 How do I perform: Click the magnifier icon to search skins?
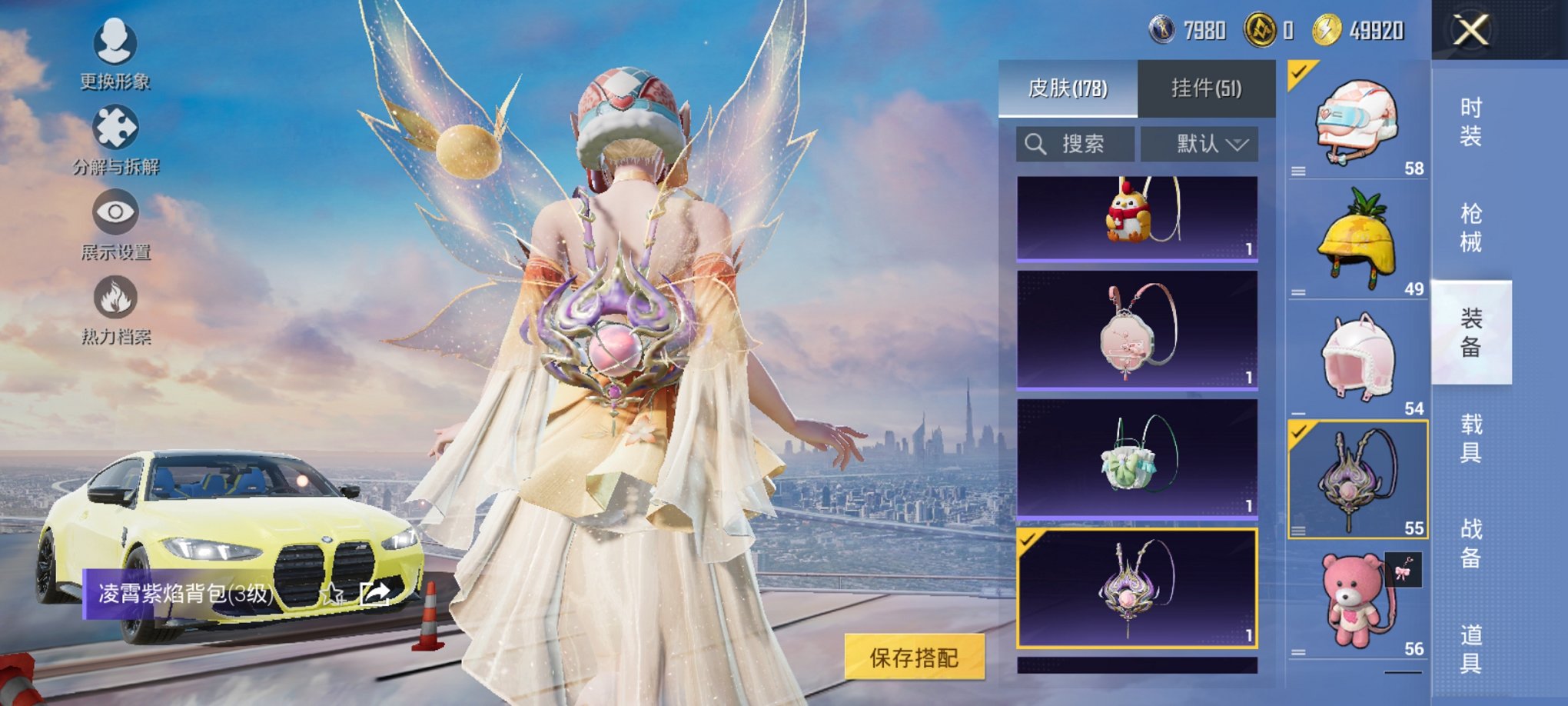1034,144
